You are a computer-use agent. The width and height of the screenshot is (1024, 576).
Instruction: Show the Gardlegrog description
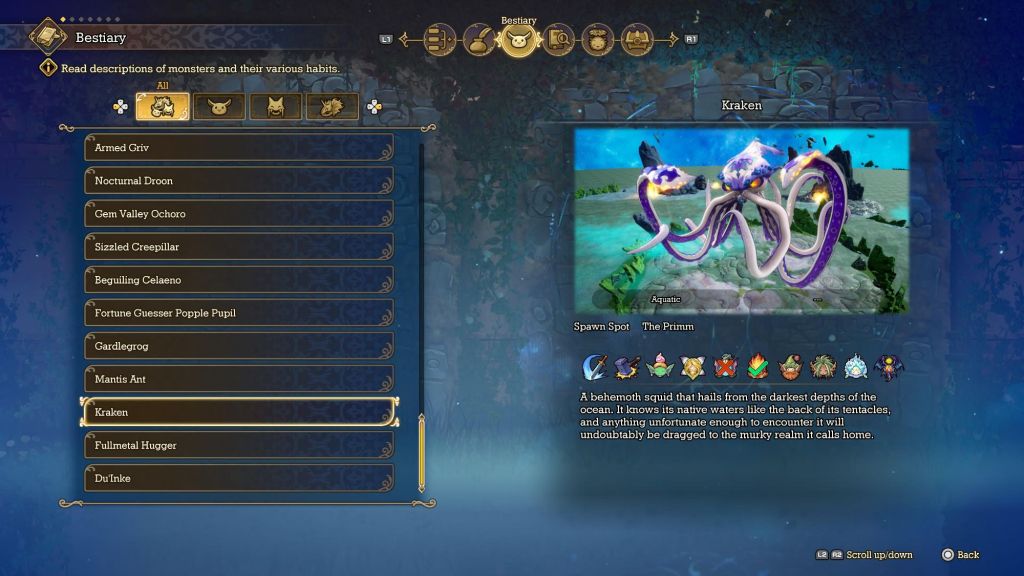click(238, 346)
